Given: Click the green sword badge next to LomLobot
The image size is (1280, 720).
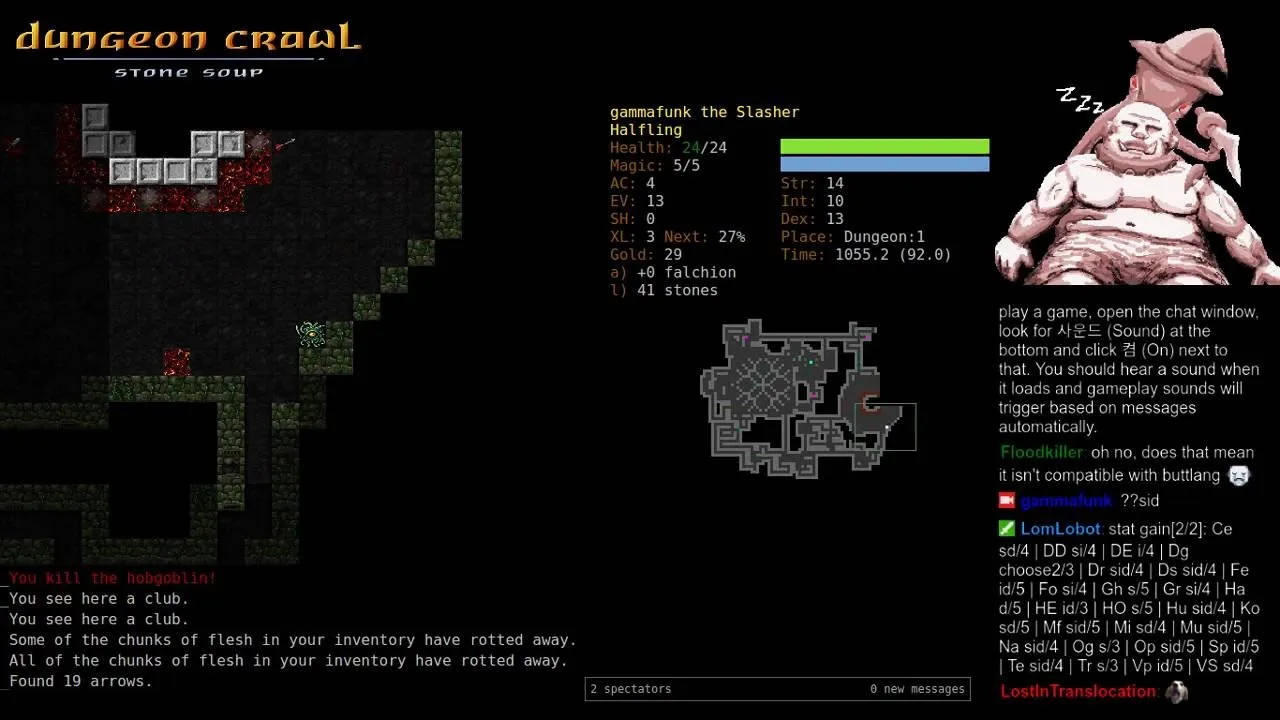Looking at the screenshot, I should click(x=1005, y=528).
